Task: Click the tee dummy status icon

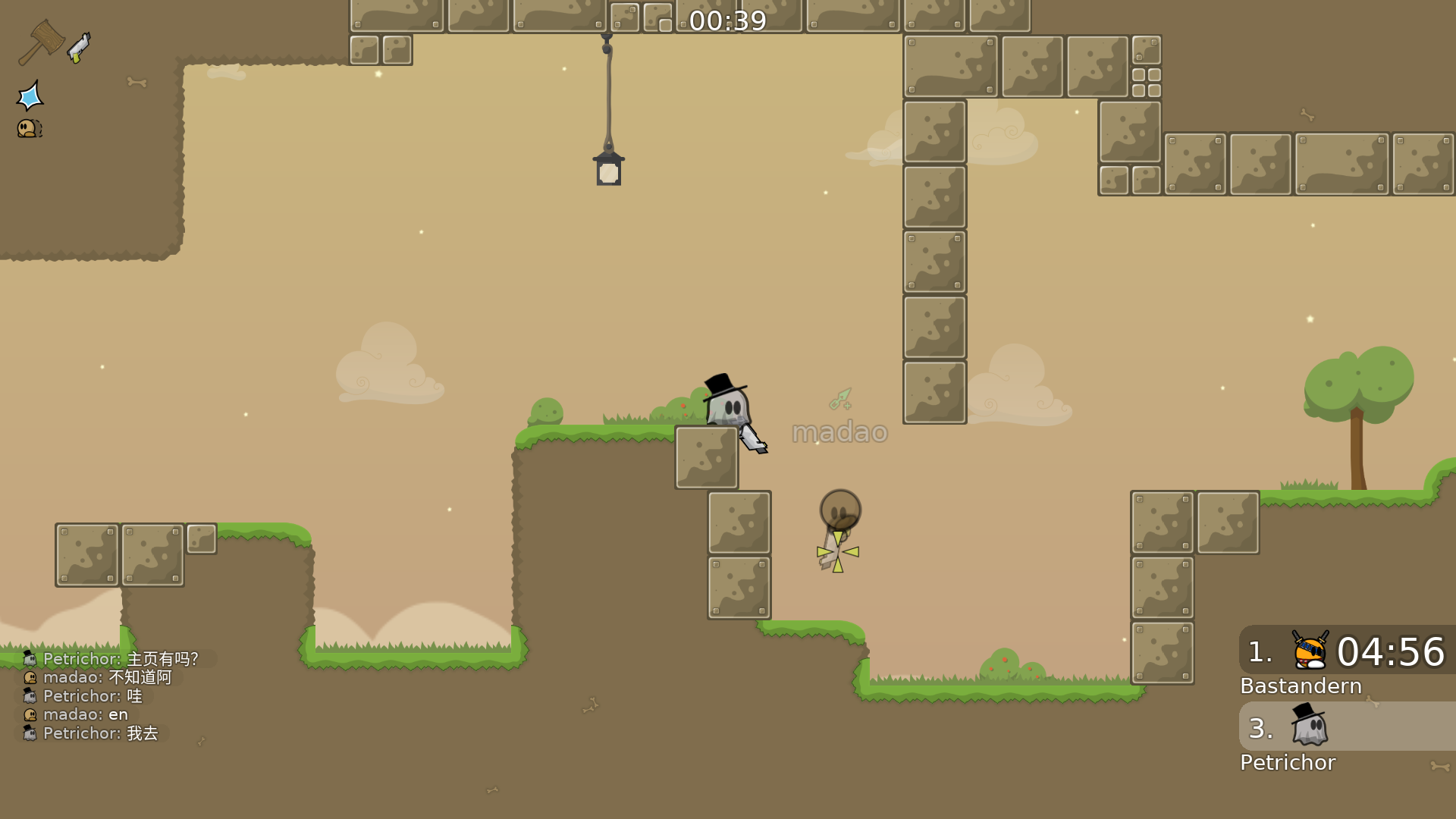Action: (x=29, y=128)
